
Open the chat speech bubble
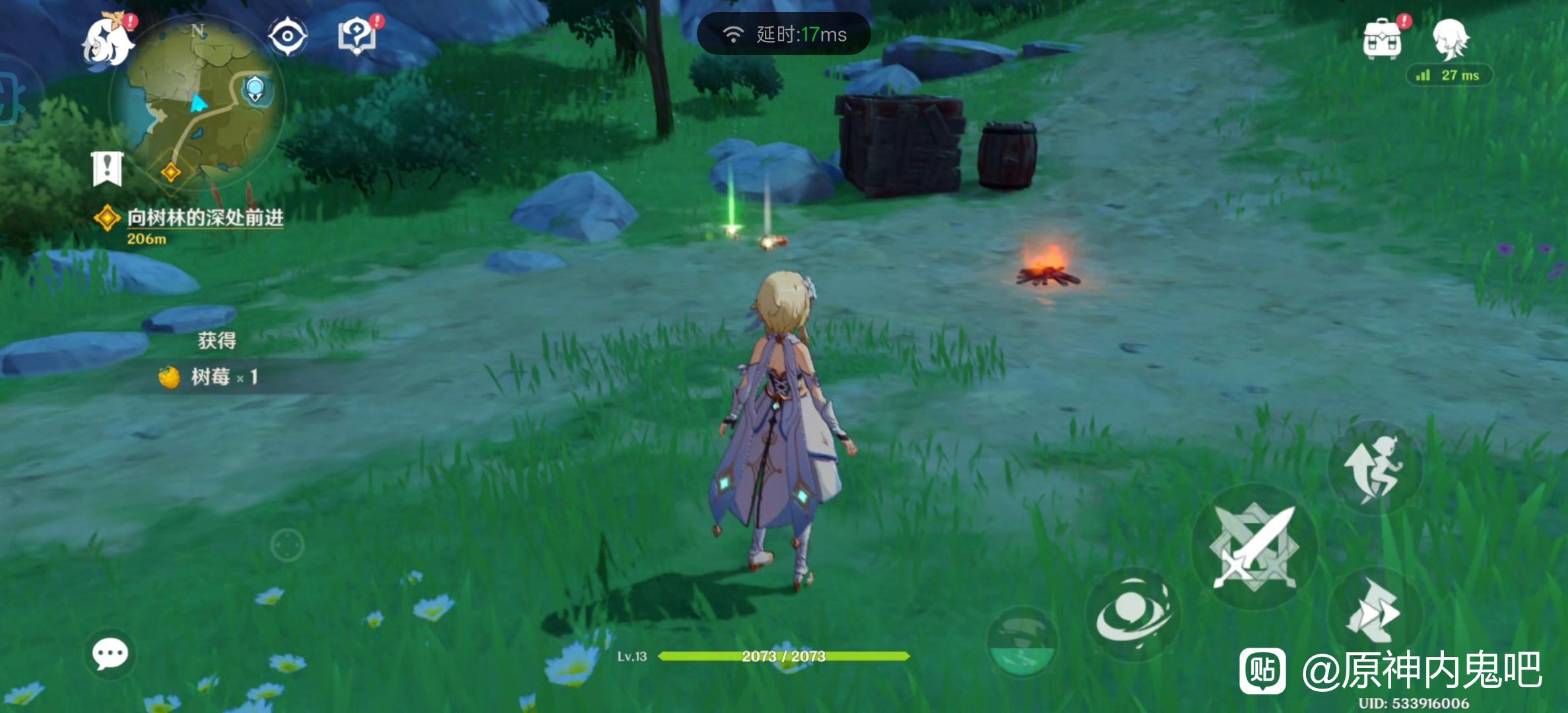pos(110,654)
